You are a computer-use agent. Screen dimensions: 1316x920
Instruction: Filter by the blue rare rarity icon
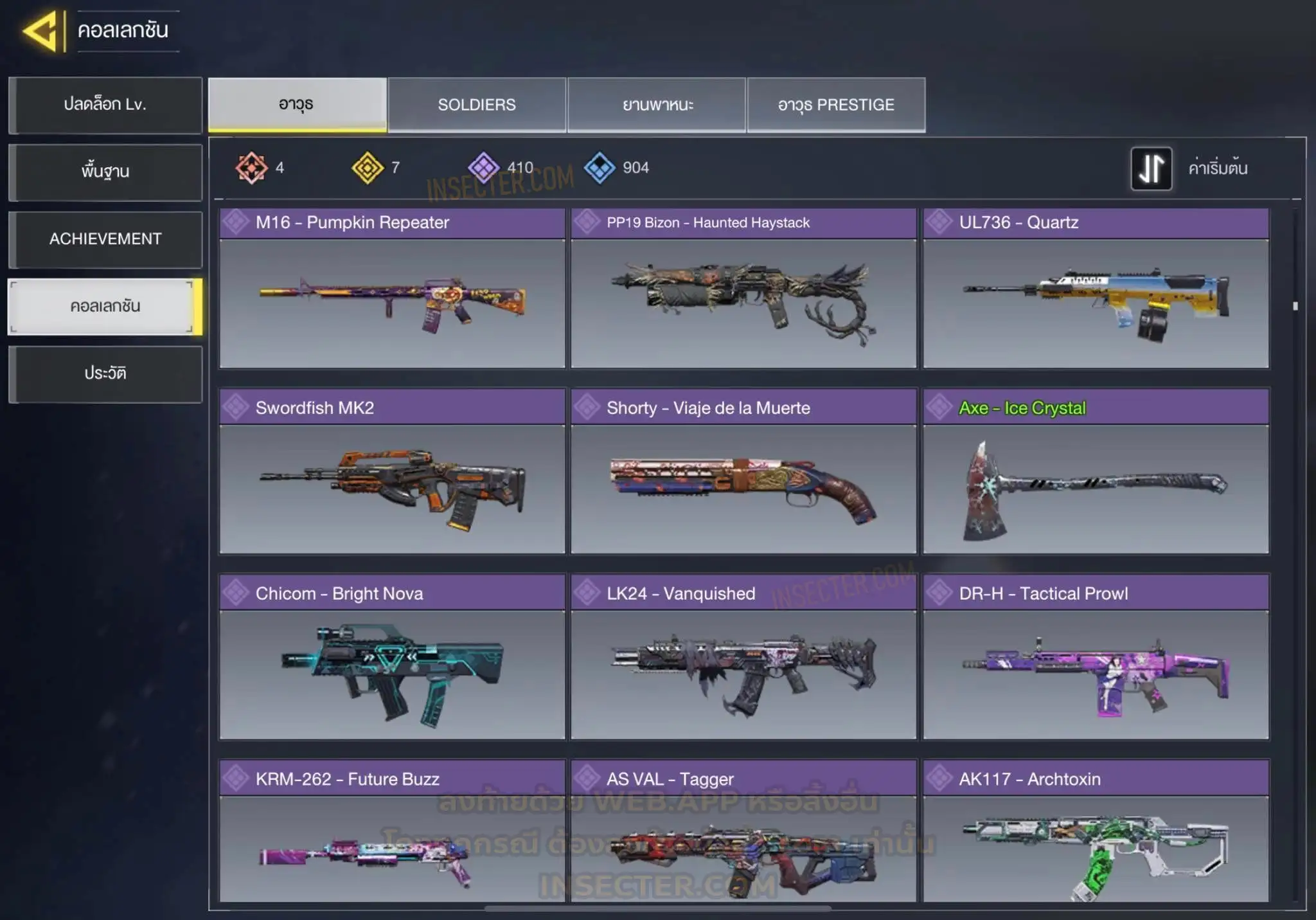pyautogui.click(x=600, y=168)
